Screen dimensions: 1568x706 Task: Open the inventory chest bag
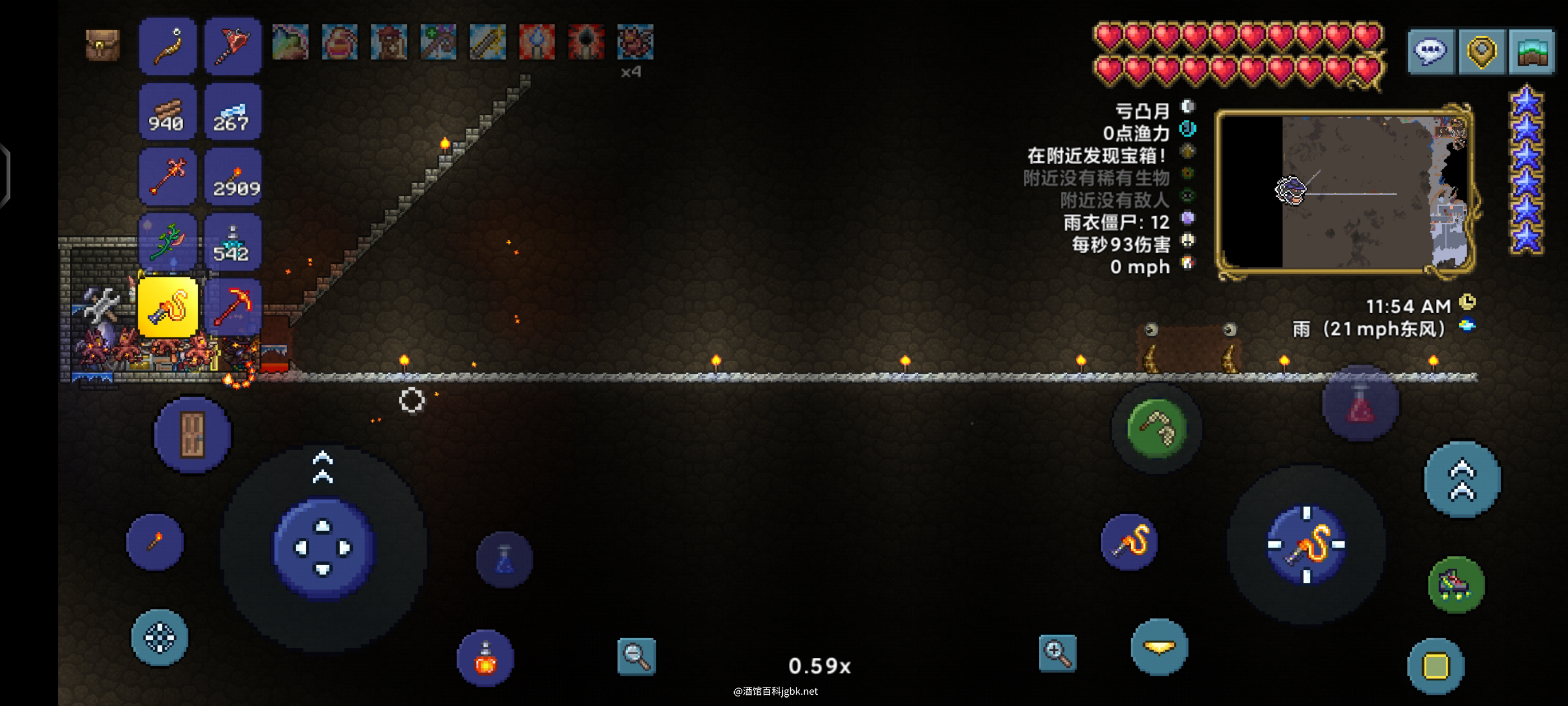click(x=102, y=44)
